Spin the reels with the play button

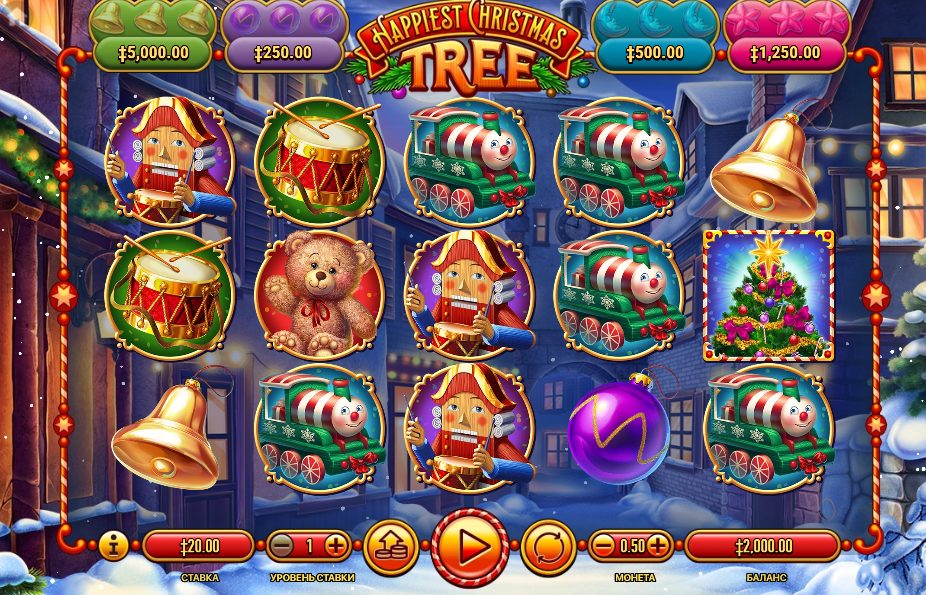(x=470, y=547)
